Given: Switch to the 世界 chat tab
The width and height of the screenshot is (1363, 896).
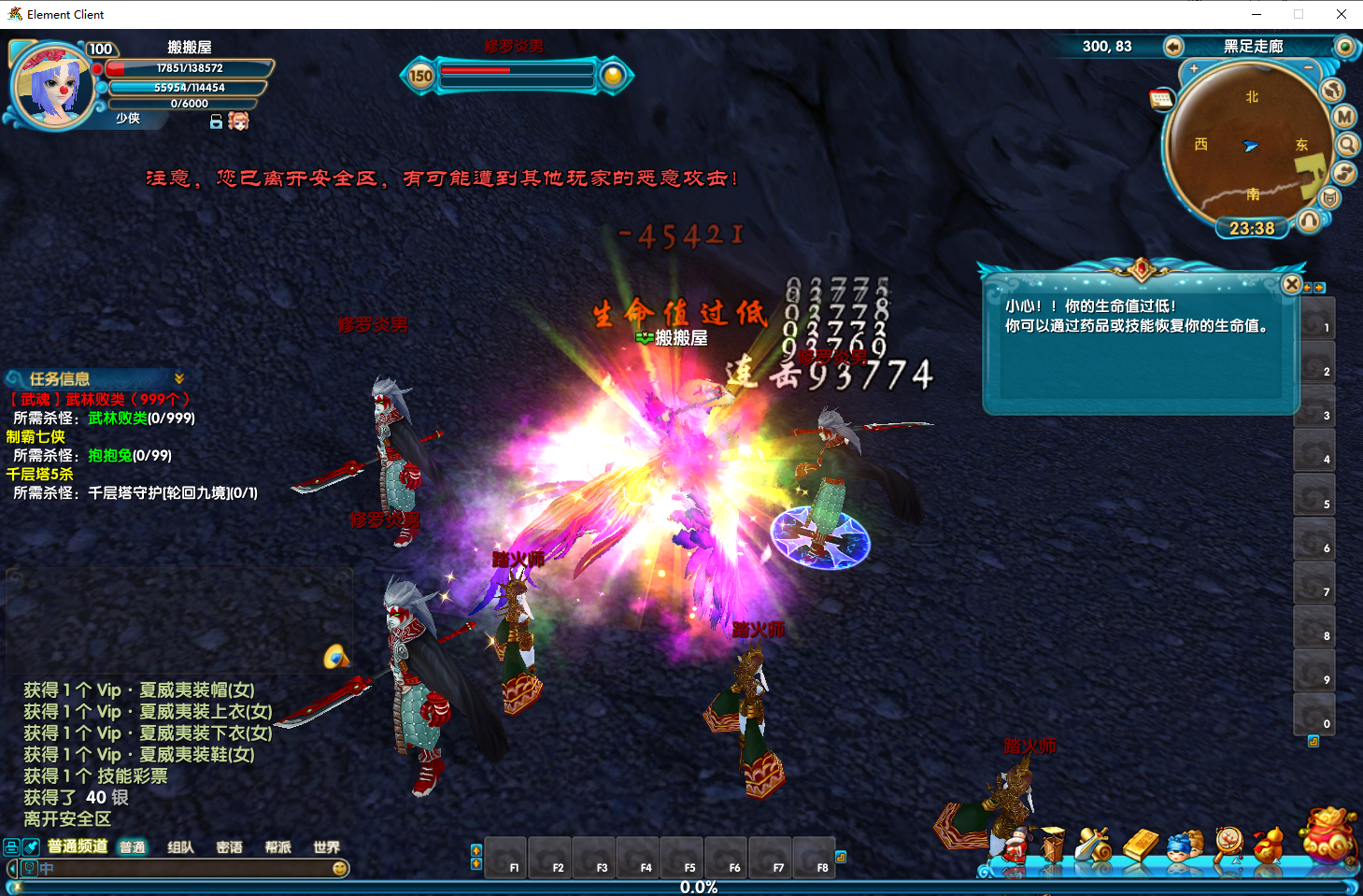Looking at the screenshot, I should coord(327,846).
